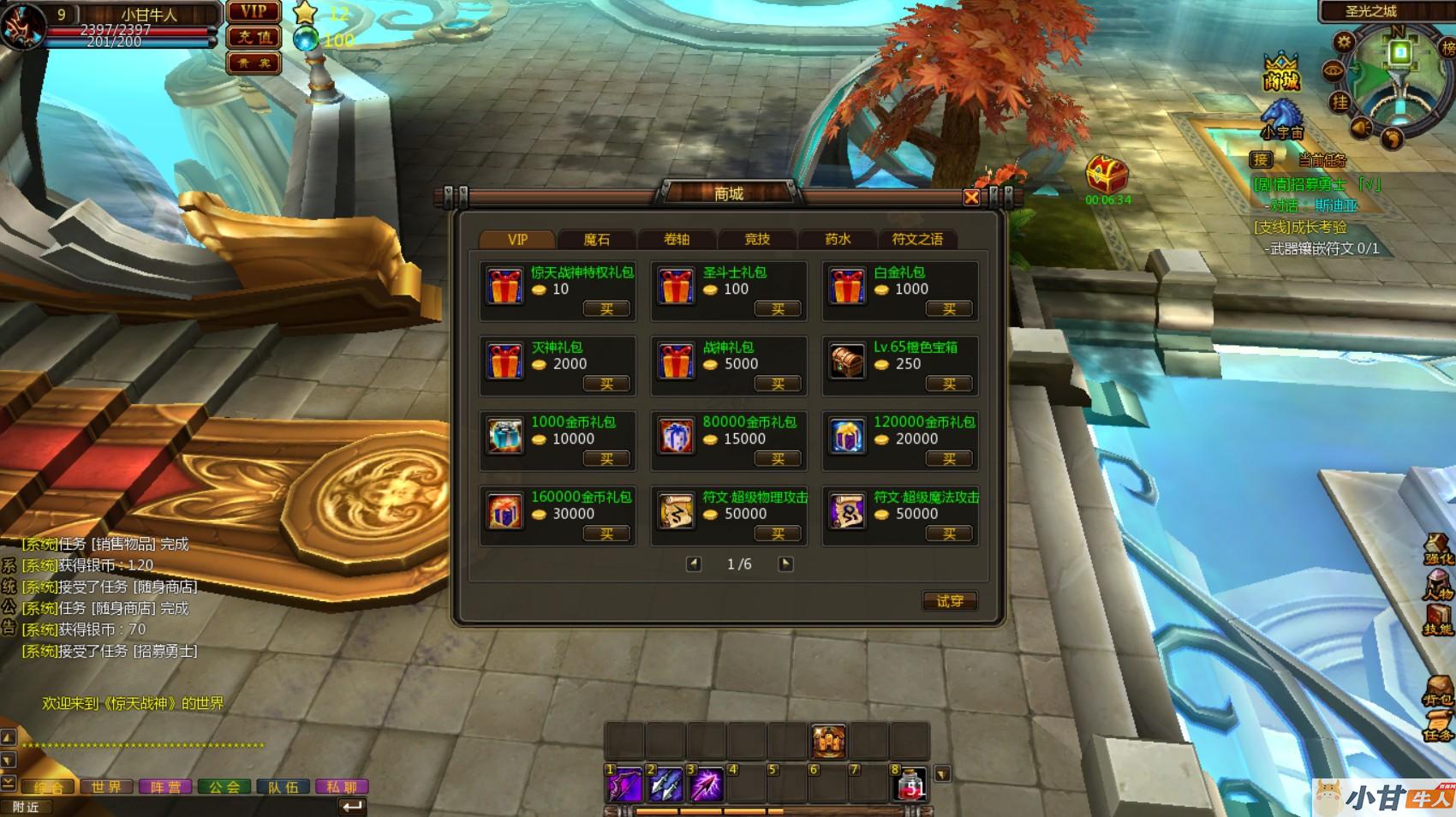Select the 竞技 tab

[757, 239]
